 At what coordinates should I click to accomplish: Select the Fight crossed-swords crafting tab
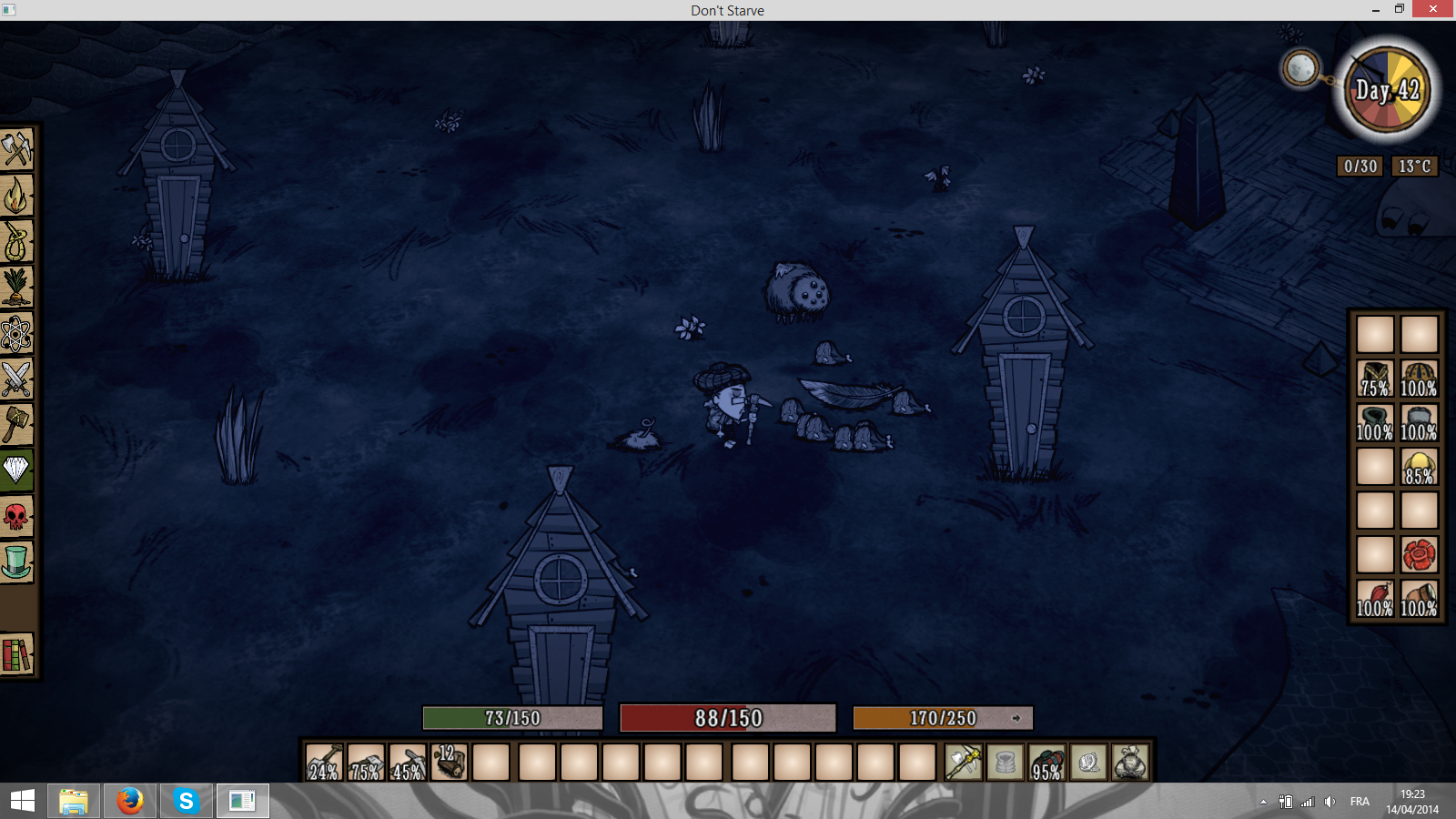coord(16,379)
